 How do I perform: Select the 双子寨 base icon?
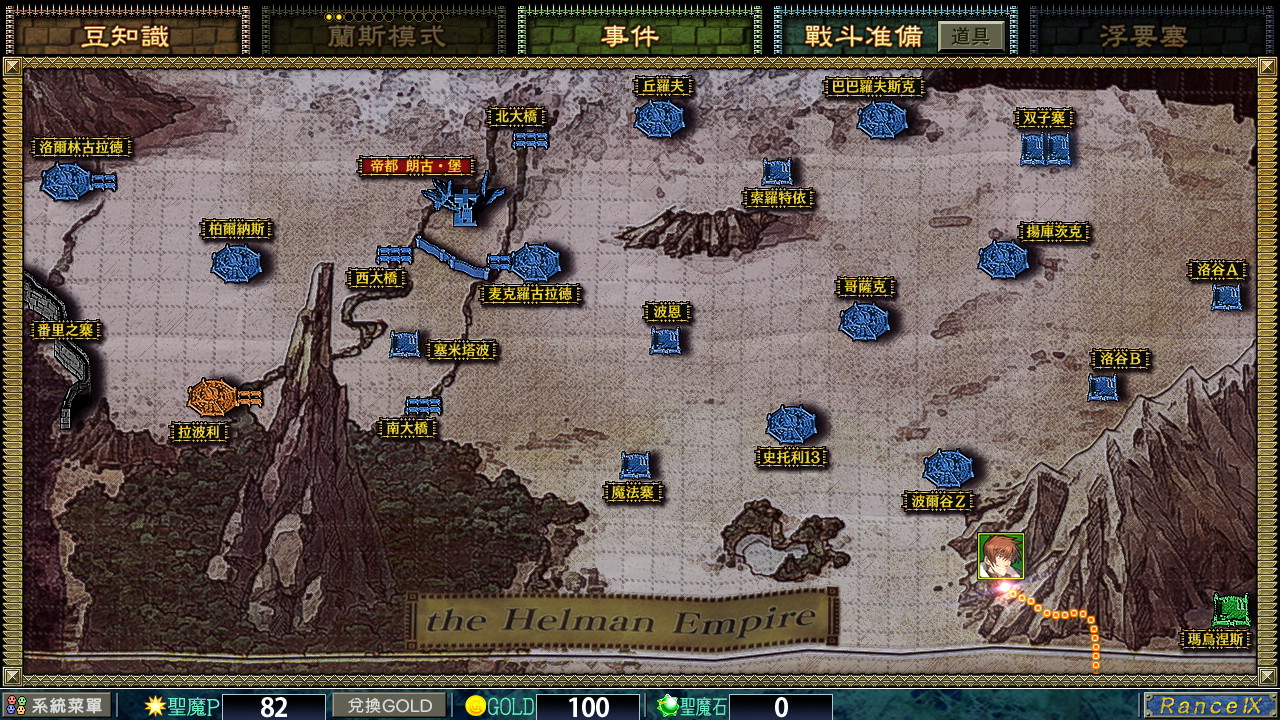[x=1043, y=148]
